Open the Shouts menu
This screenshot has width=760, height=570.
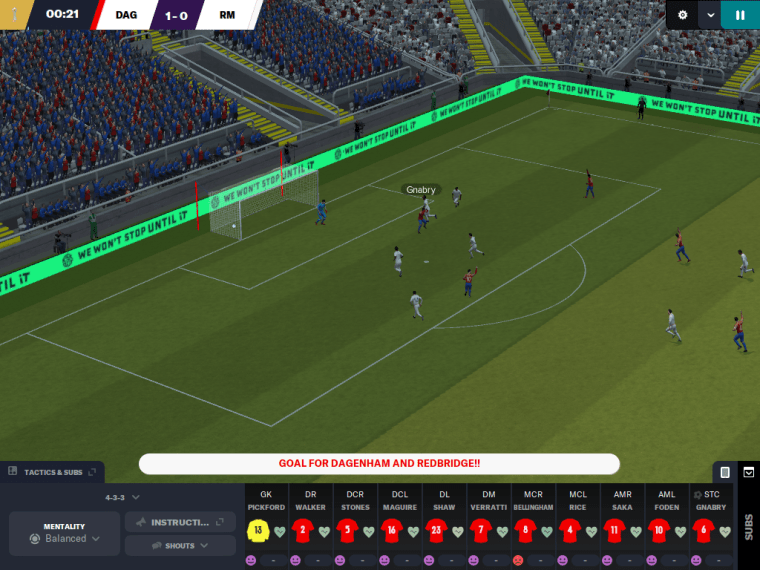pos(180,546)
